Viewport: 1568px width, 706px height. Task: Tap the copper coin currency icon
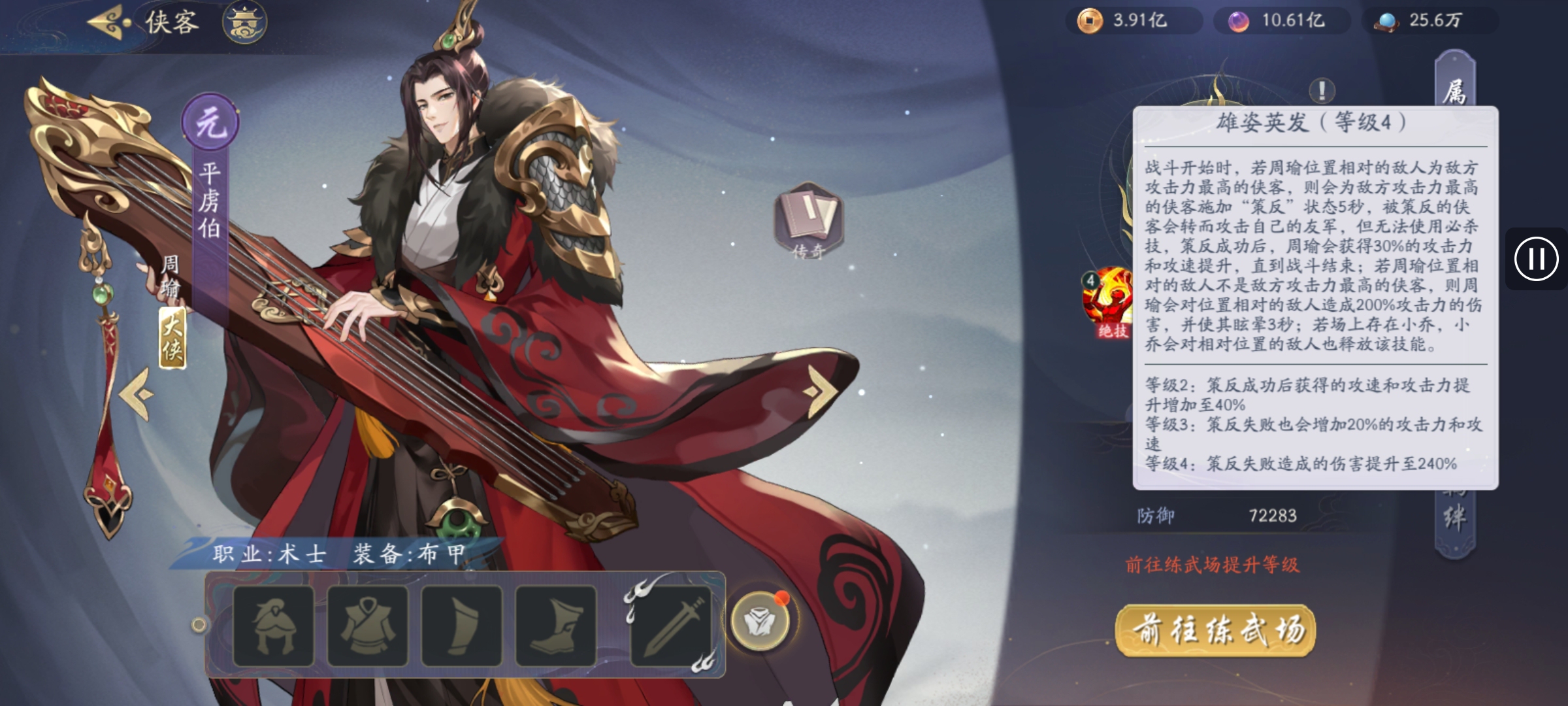[x=1089, y=21]
